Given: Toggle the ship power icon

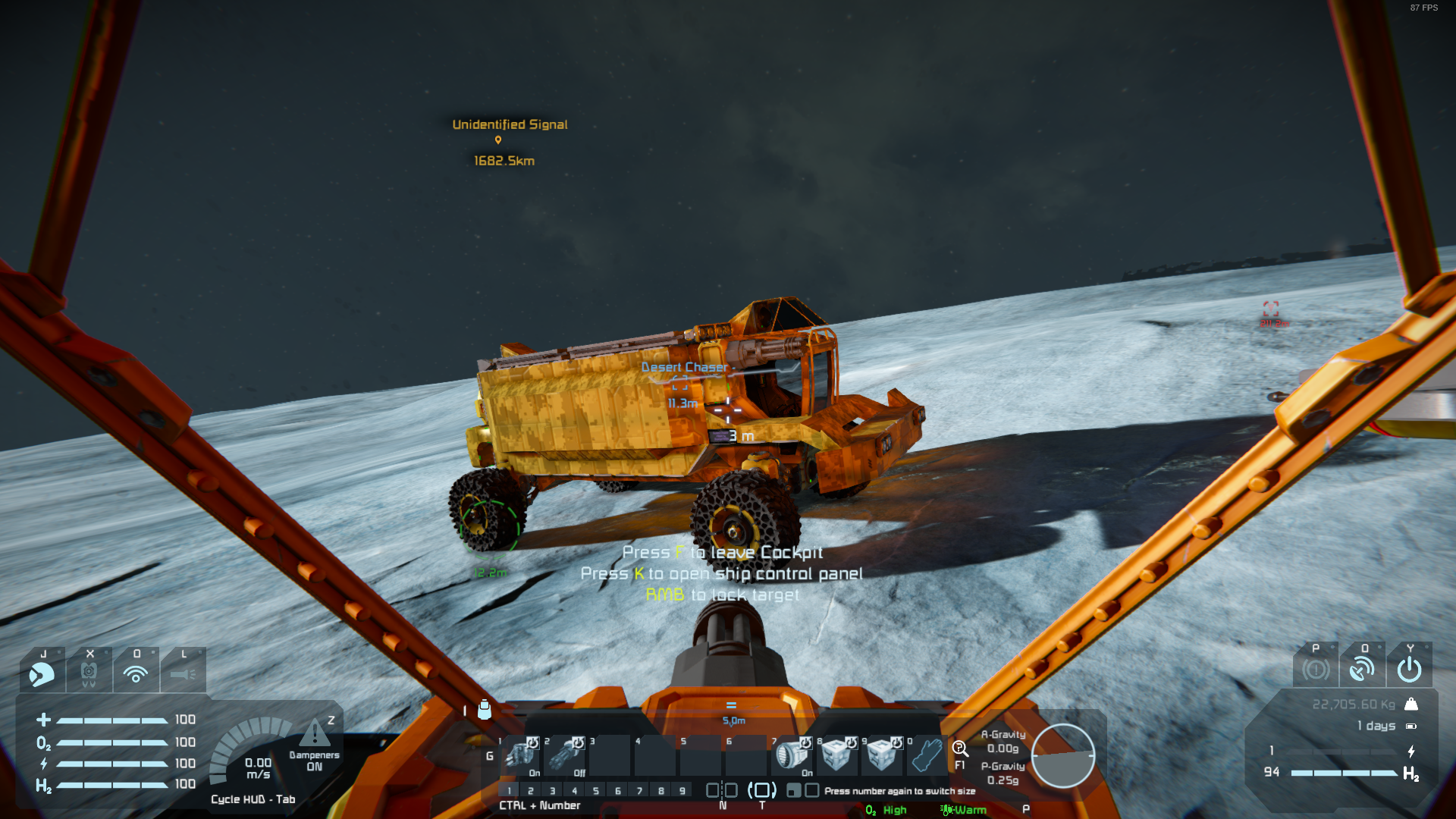Looking at the screenshot, I should 1410,669.
